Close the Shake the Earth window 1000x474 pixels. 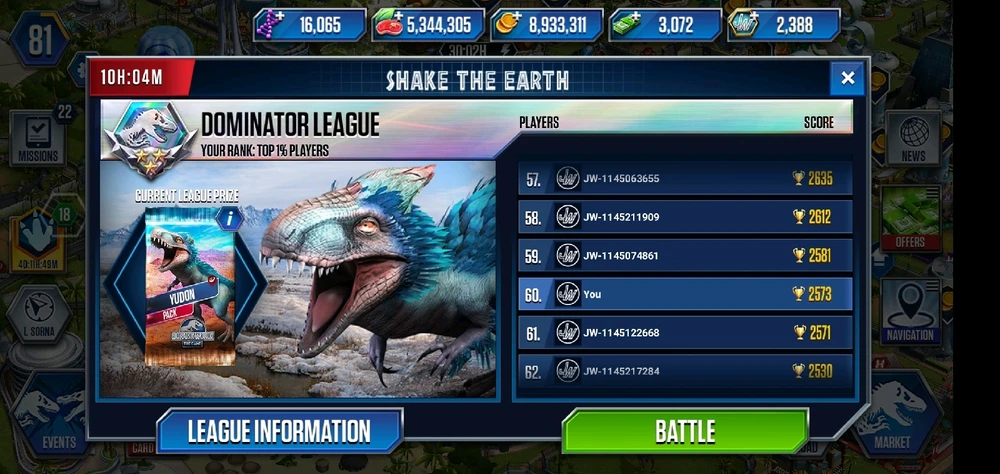[x=847, y=78]
